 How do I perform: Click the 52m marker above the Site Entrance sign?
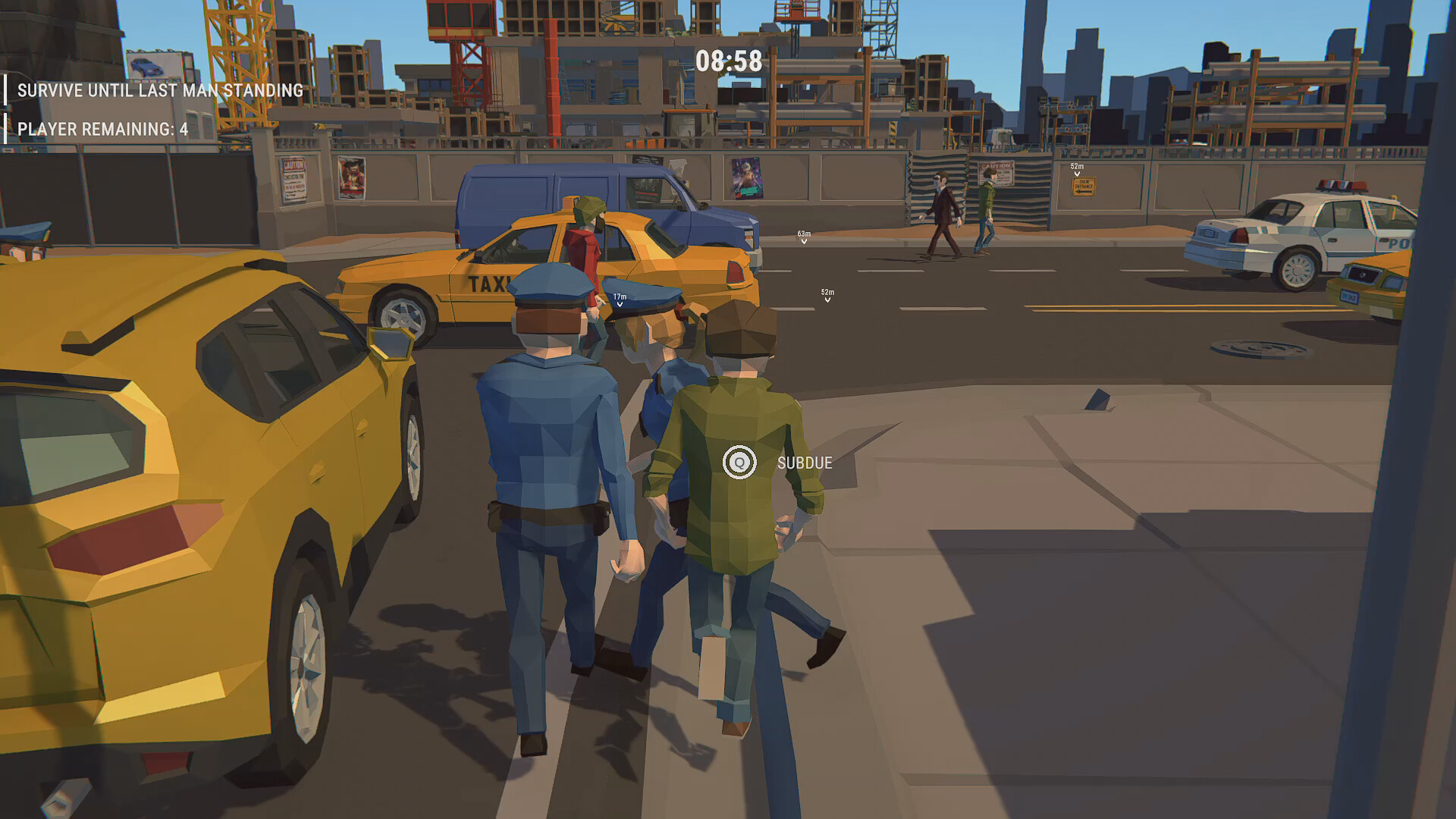pyautogui.click(x=1077, y=166)
